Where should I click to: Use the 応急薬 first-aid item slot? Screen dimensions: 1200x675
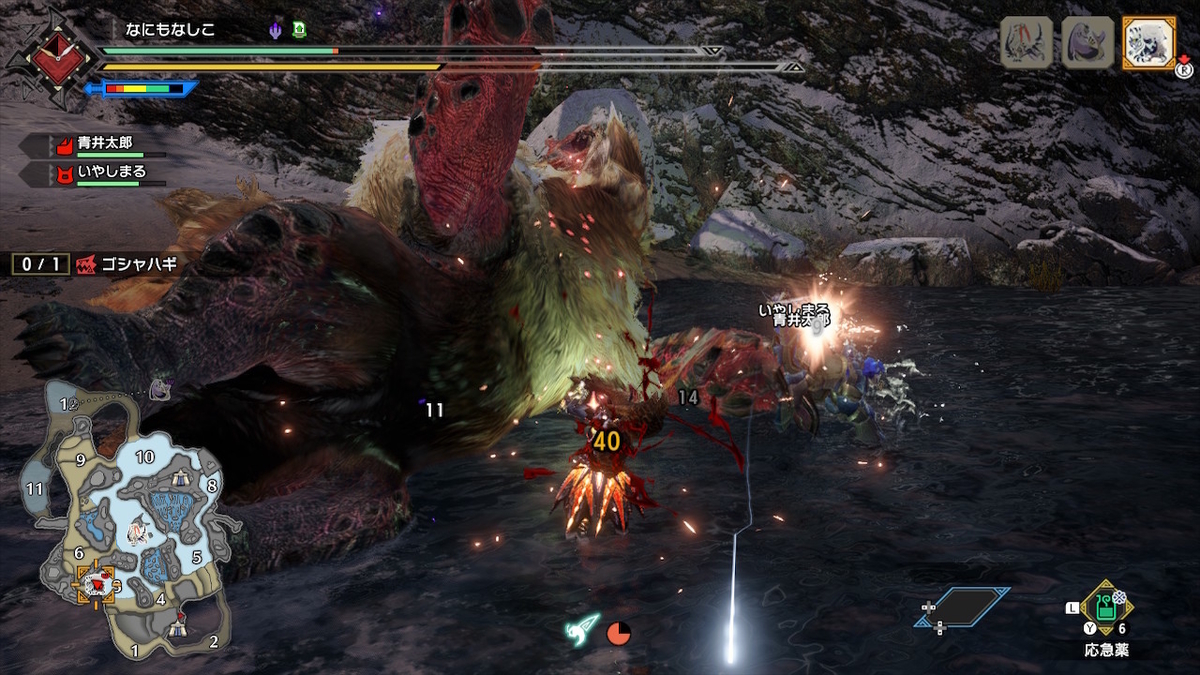[1106, 607]
